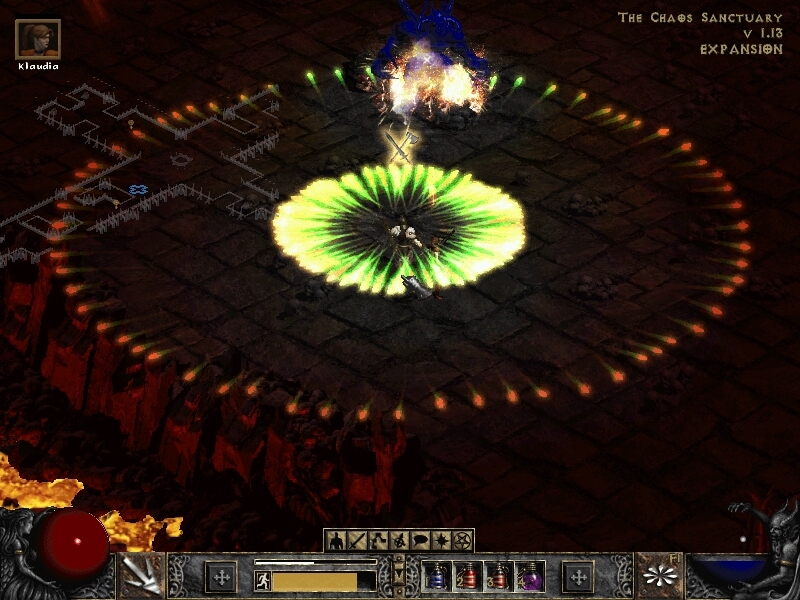Use the red potion in belt slot 2
Screen dimensions: 800x600
click(x=468, y=577)
